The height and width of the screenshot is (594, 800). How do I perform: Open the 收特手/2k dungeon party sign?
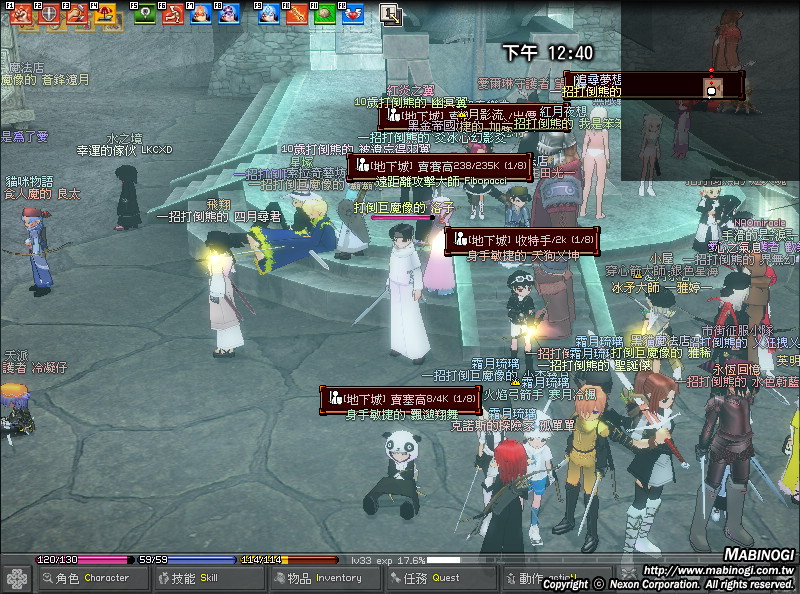(x=521, y=240)
